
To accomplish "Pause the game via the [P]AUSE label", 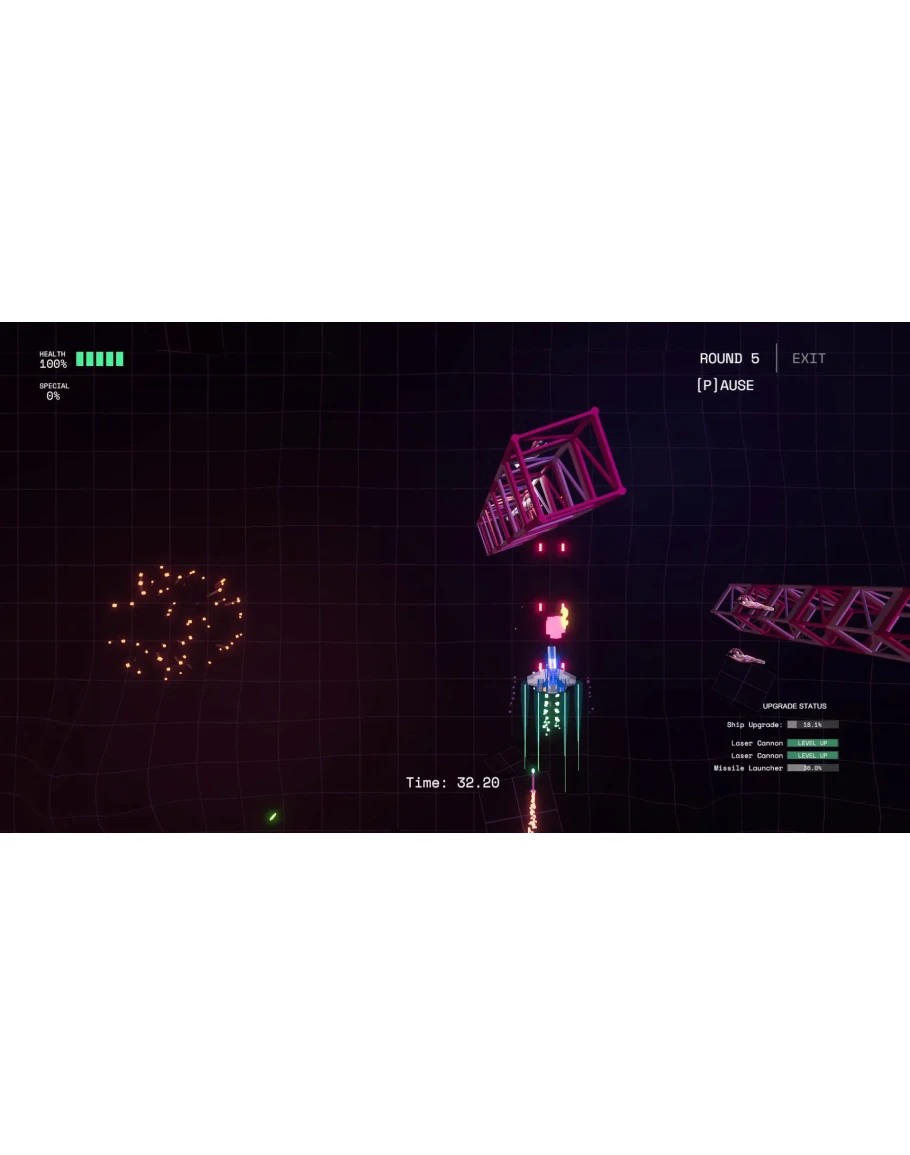I will click(725, 385).
